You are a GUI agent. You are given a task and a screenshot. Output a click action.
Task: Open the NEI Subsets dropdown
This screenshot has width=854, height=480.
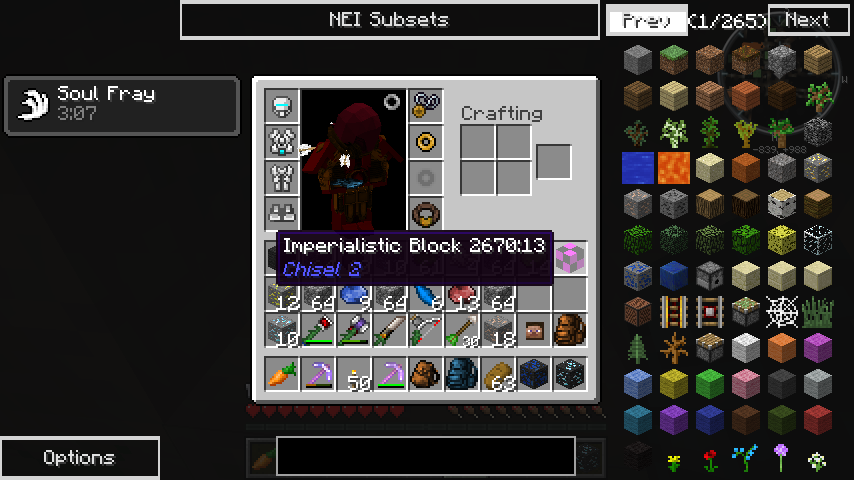pos(389,20)
